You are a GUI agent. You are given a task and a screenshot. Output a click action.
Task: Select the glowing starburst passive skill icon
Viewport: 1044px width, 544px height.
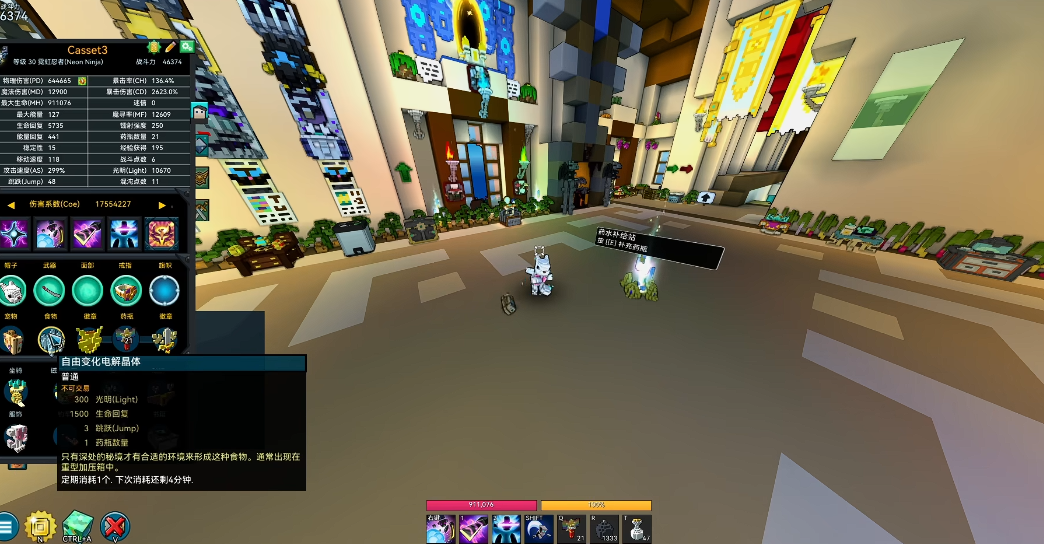coord(14,234)
